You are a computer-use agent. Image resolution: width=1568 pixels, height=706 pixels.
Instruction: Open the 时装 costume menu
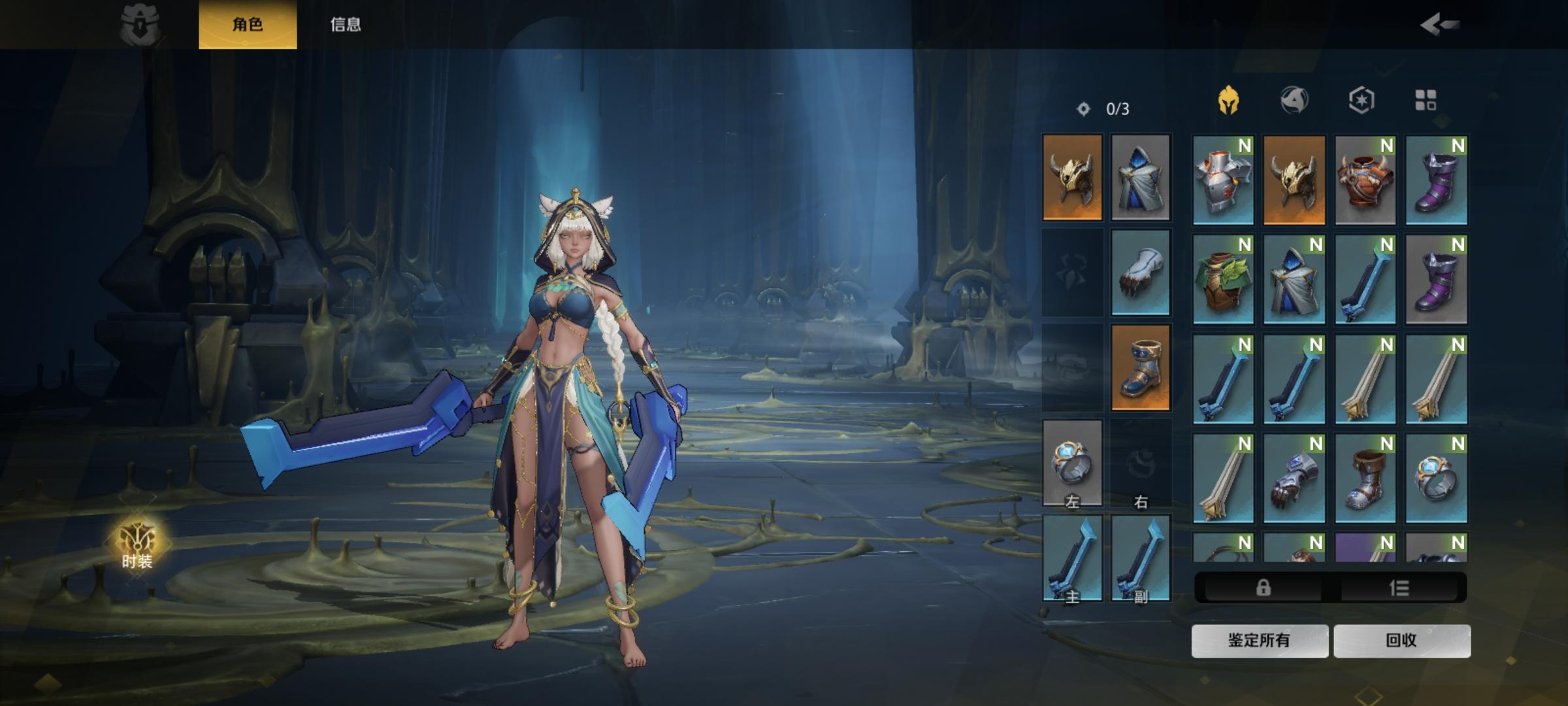click(x=137, y=545)
